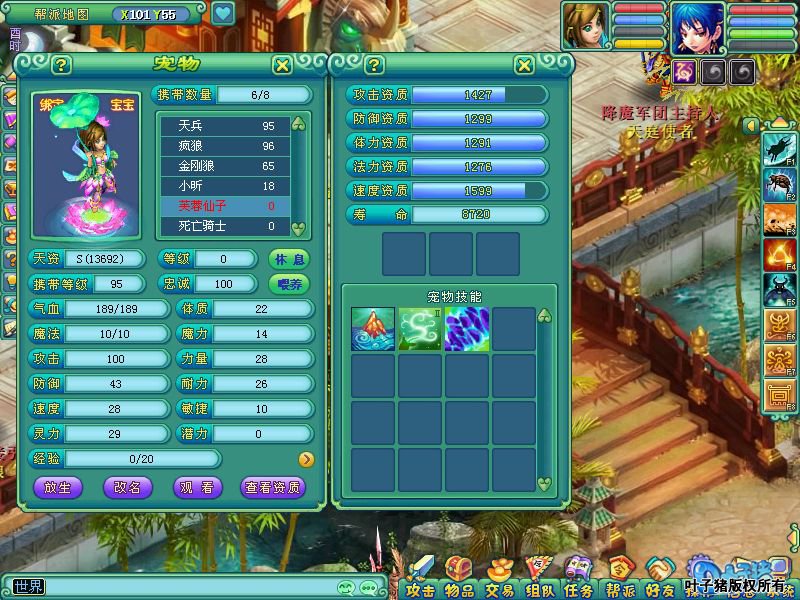Image resolution: width=800 pixels, height=600 pixels.
Task: Release the pet with 放生
Action: [x=58, y=488]
